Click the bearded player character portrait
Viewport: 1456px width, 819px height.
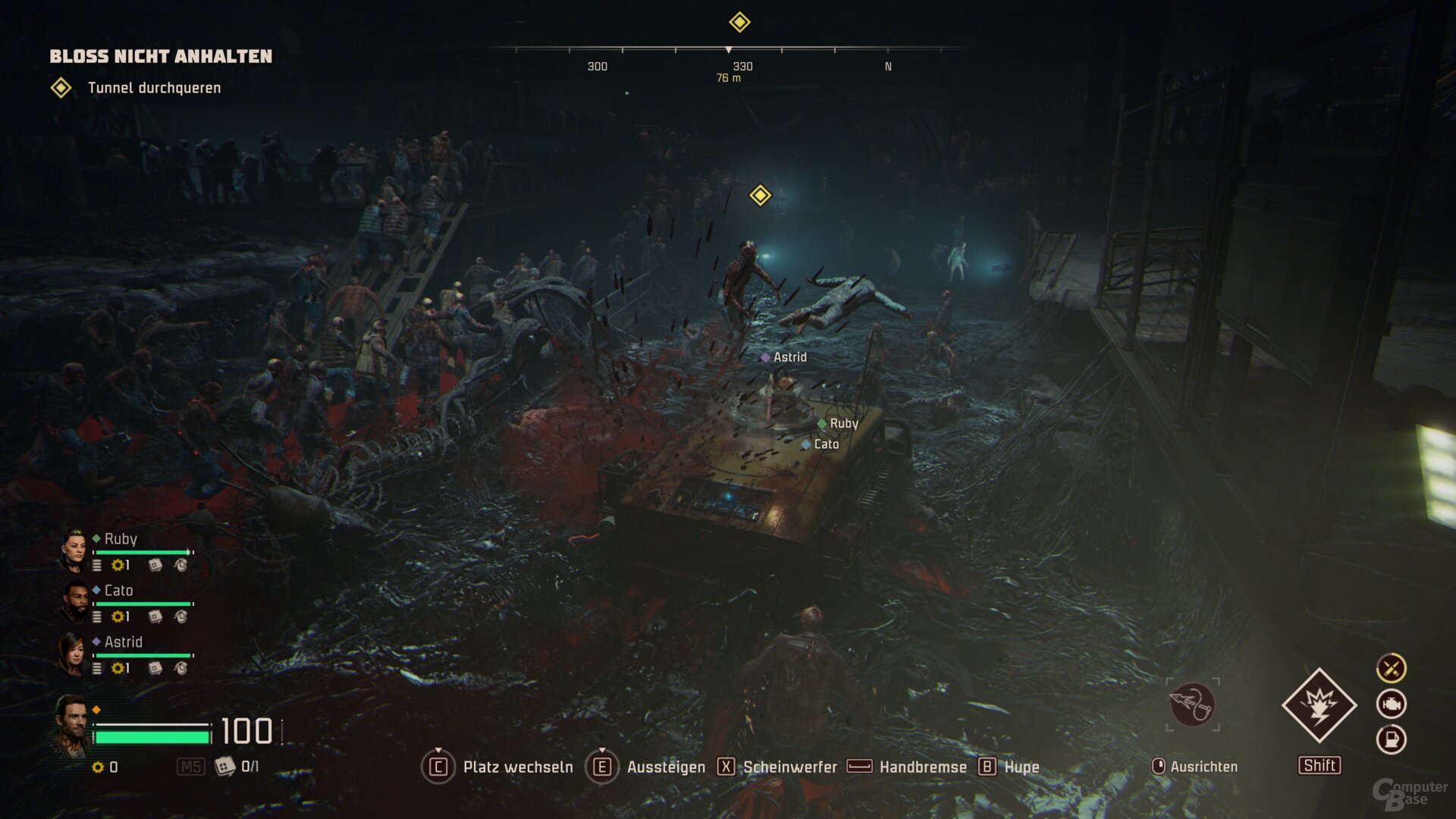(x=71, y=726)
